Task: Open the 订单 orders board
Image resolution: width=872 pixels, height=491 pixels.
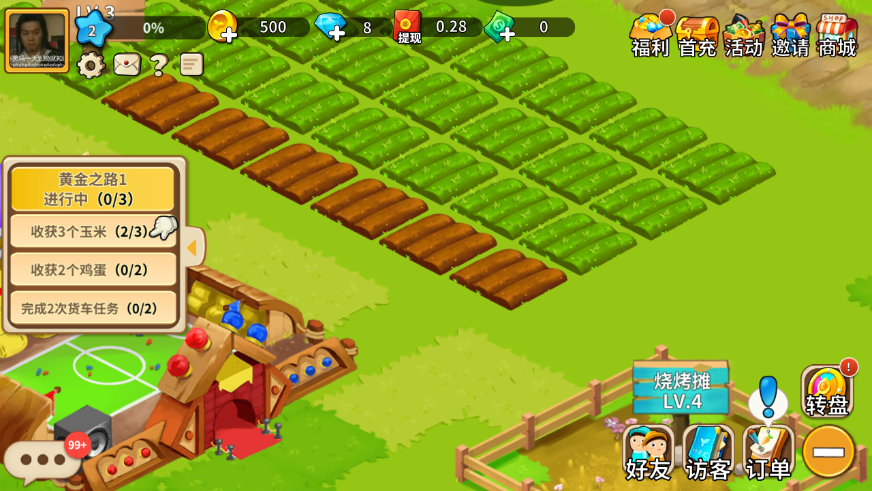Action: click(x=767, y=452)
